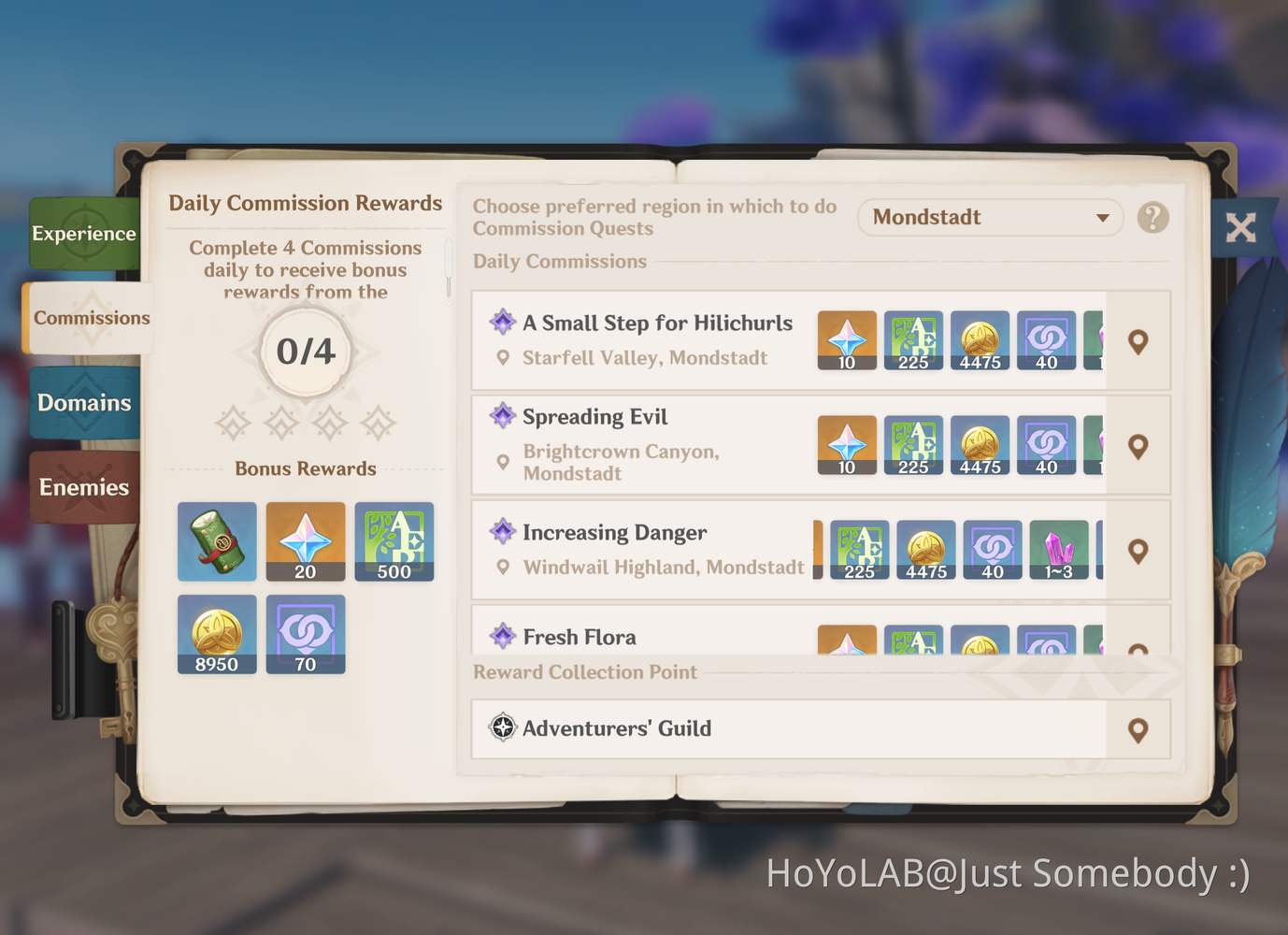Click the help question mark beside the region selector
This screenshot has height=935, width=1288.
pyautogui.click(x=1152, y=217)
